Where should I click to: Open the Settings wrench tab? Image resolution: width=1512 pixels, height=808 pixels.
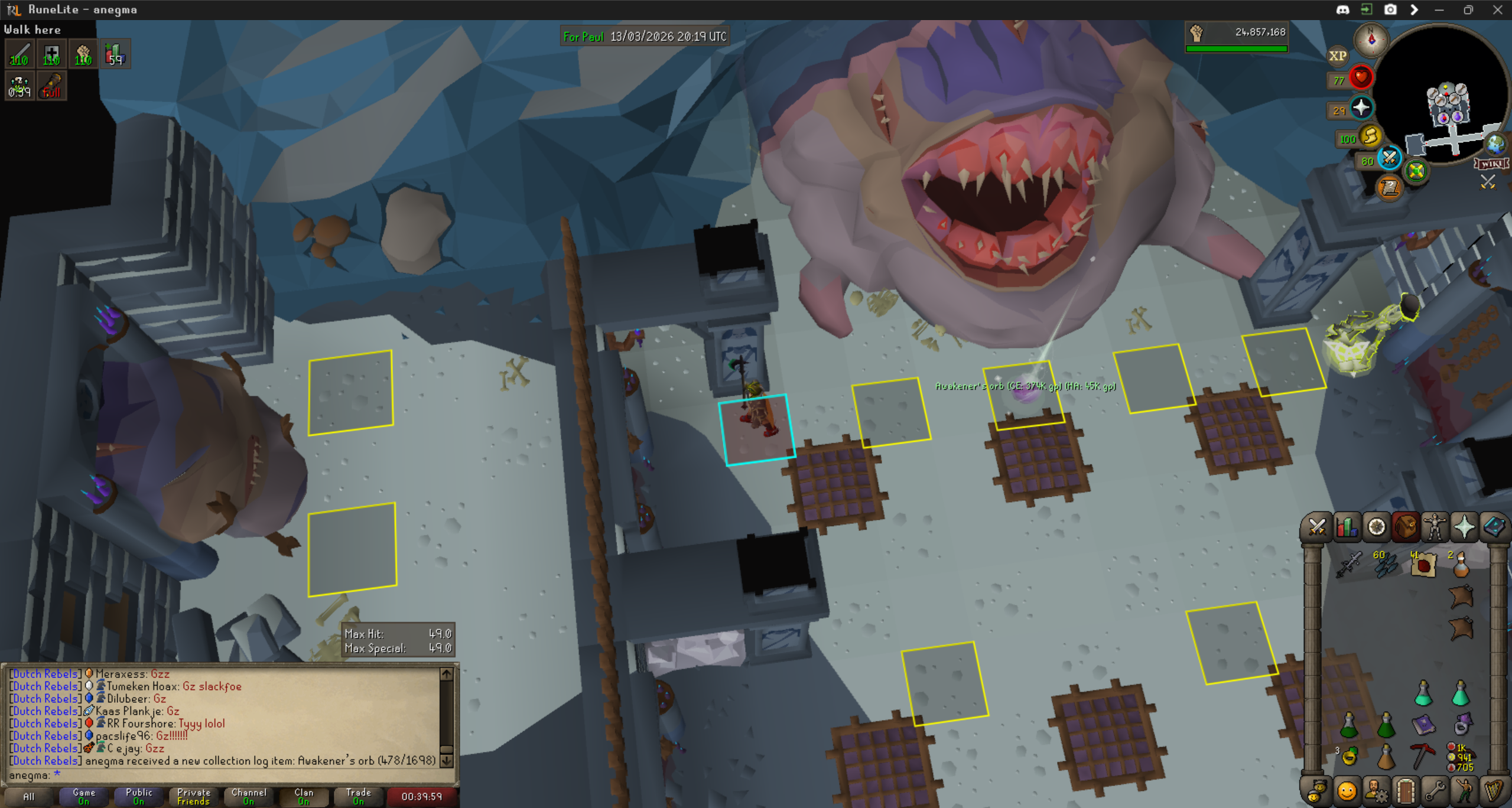[1435, 791]
